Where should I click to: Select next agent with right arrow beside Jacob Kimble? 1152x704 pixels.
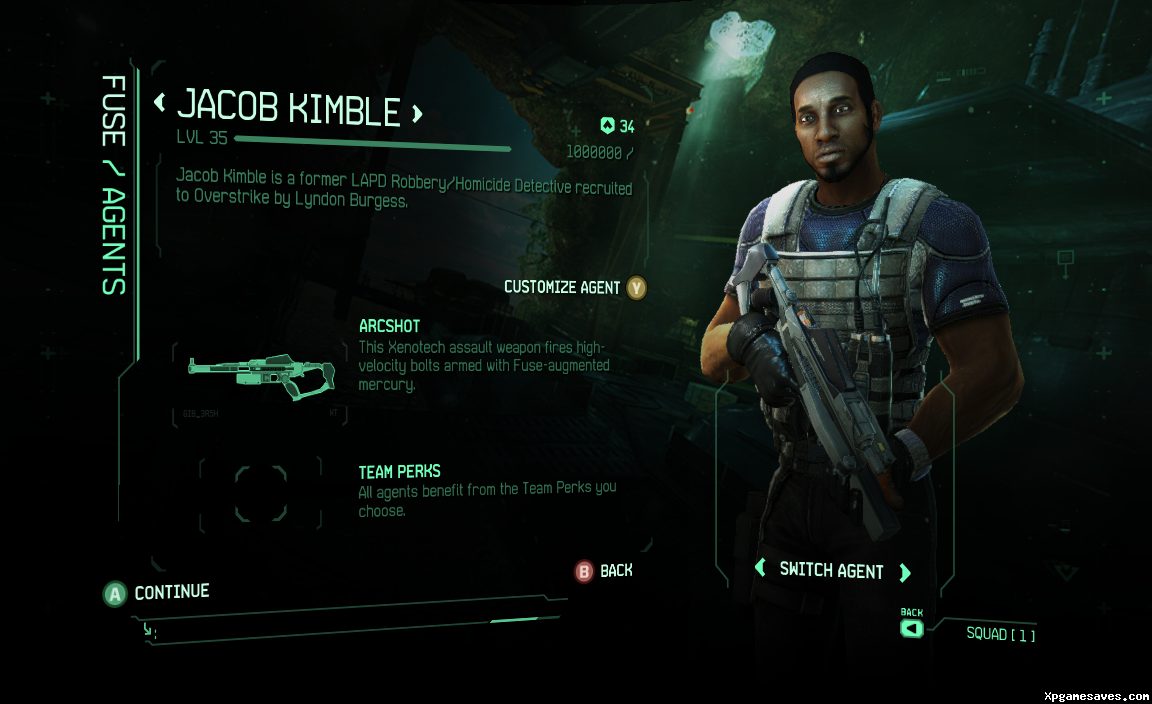pos(417,113)
